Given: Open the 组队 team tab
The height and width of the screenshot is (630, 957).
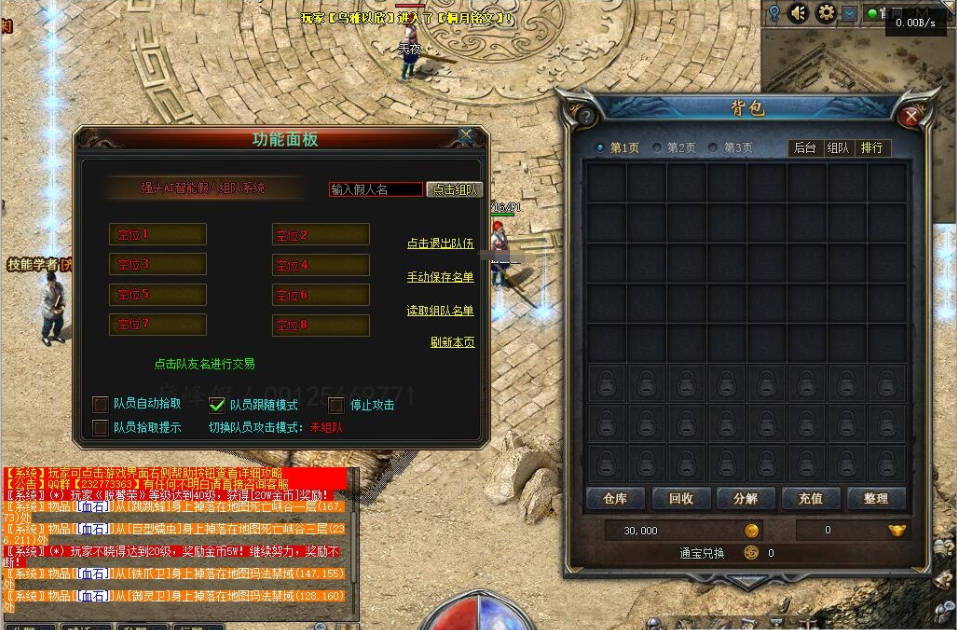Looking at the screenshot, I should (838, 148).
